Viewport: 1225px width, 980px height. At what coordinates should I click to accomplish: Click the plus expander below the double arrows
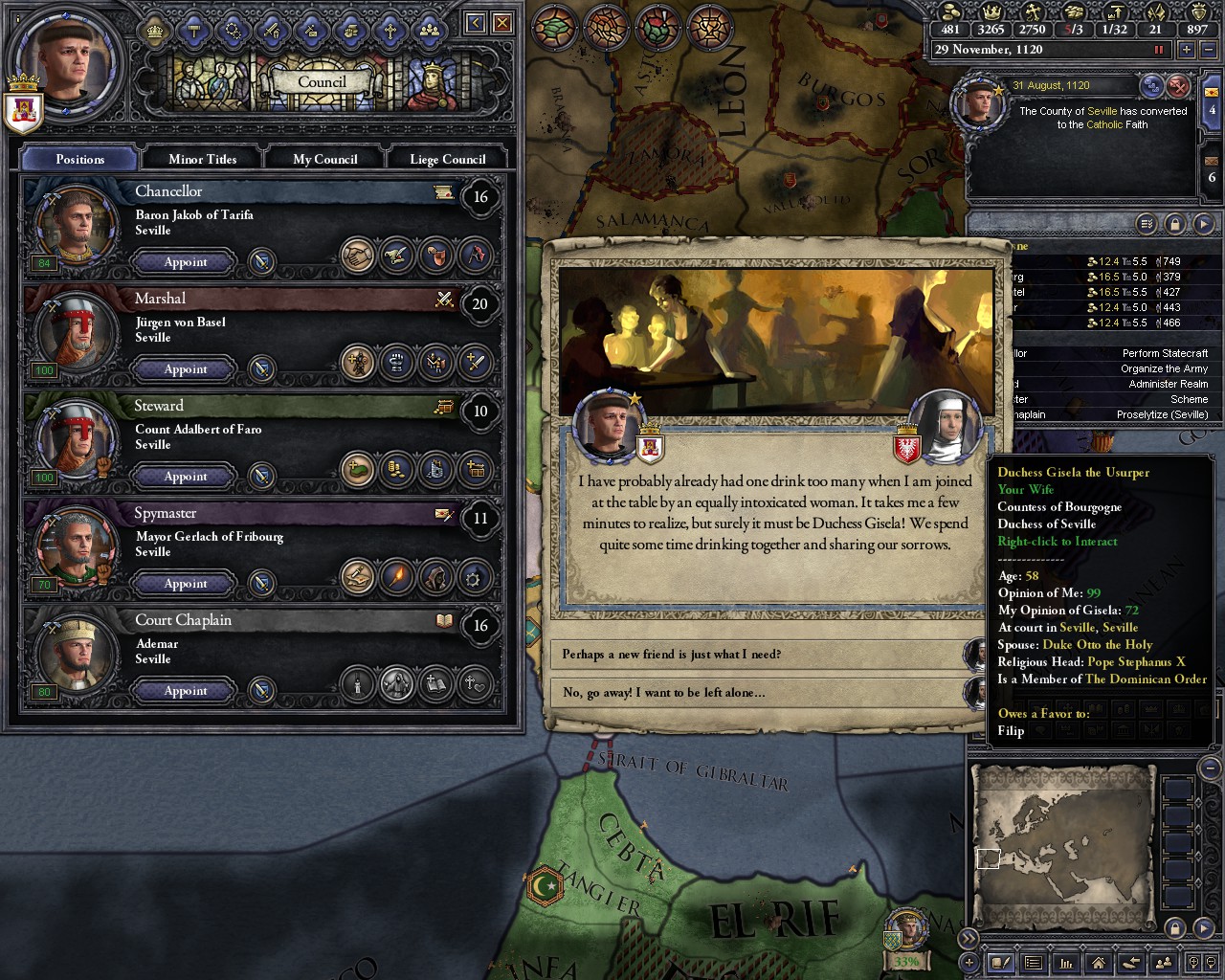click(968, 962)
